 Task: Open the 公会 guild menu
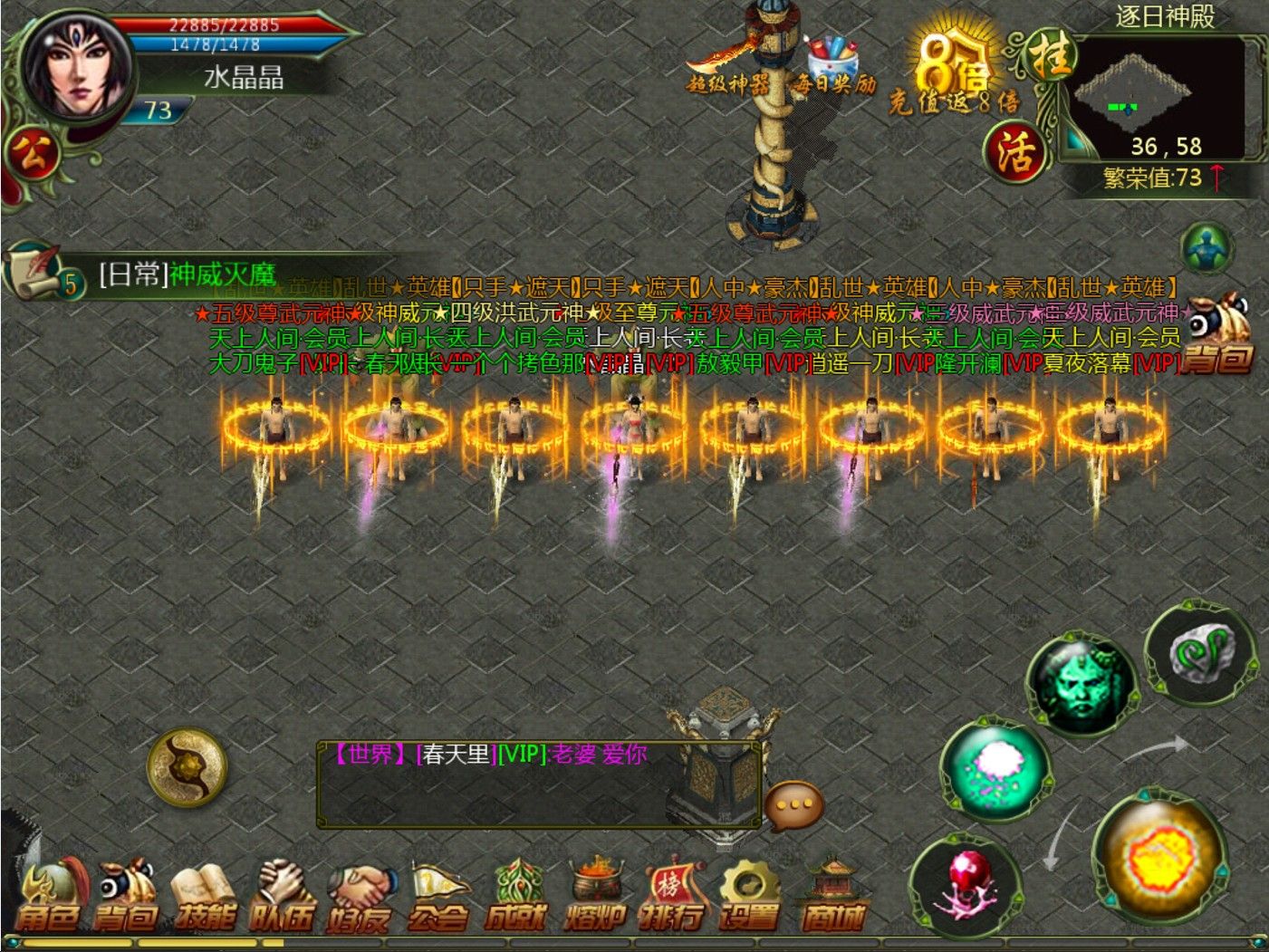coord(437,898)
